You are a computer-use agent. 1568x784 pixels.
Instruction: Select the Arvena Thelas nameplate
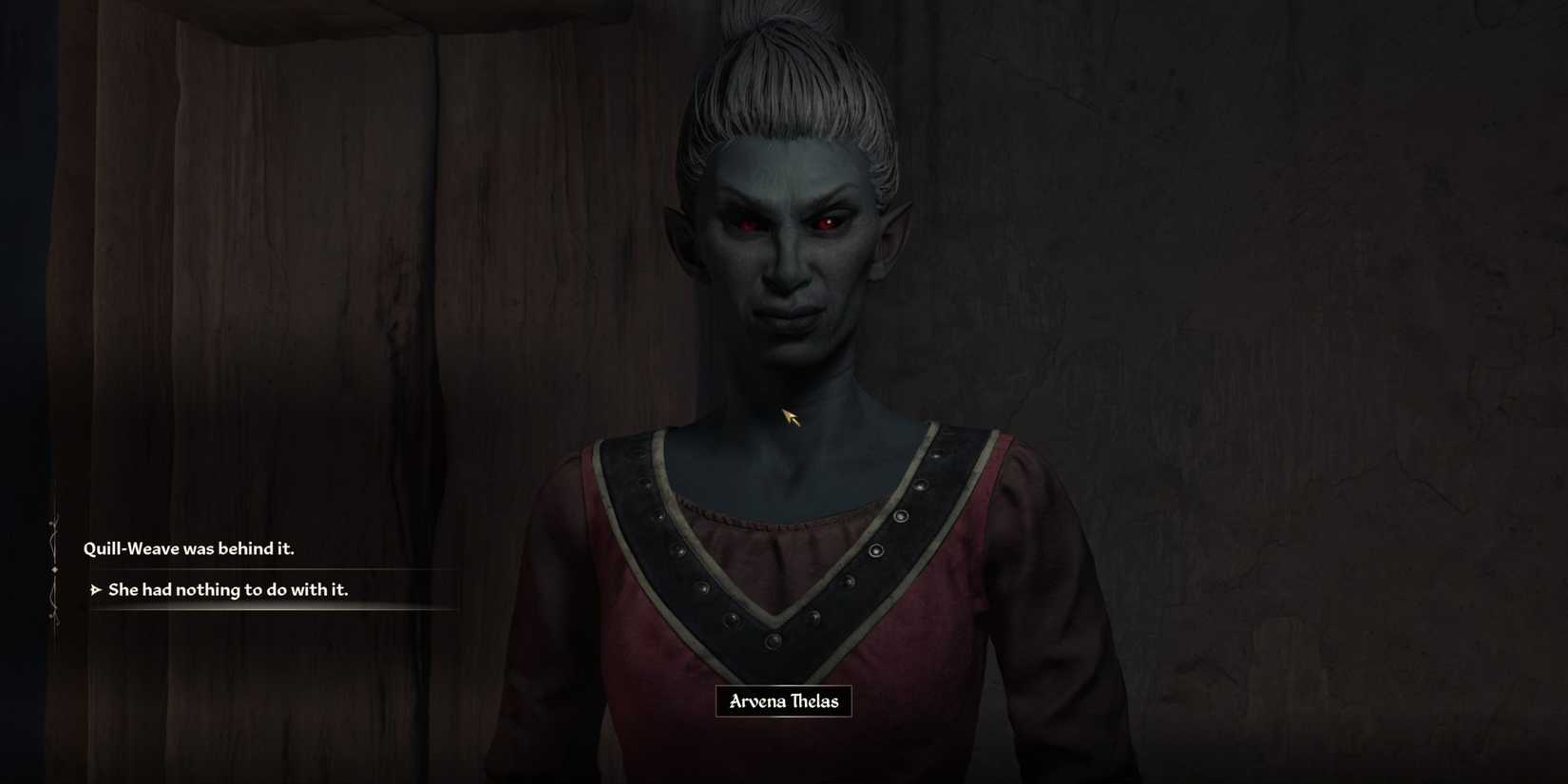[x=782, y=703]
